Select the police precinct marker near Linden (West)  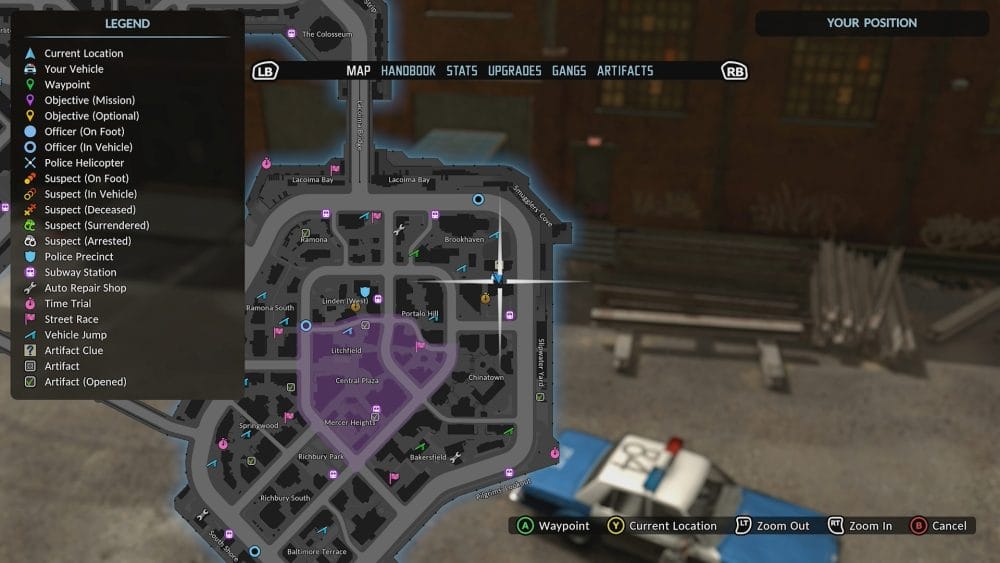pyautogui.click(x=365, y=292)
